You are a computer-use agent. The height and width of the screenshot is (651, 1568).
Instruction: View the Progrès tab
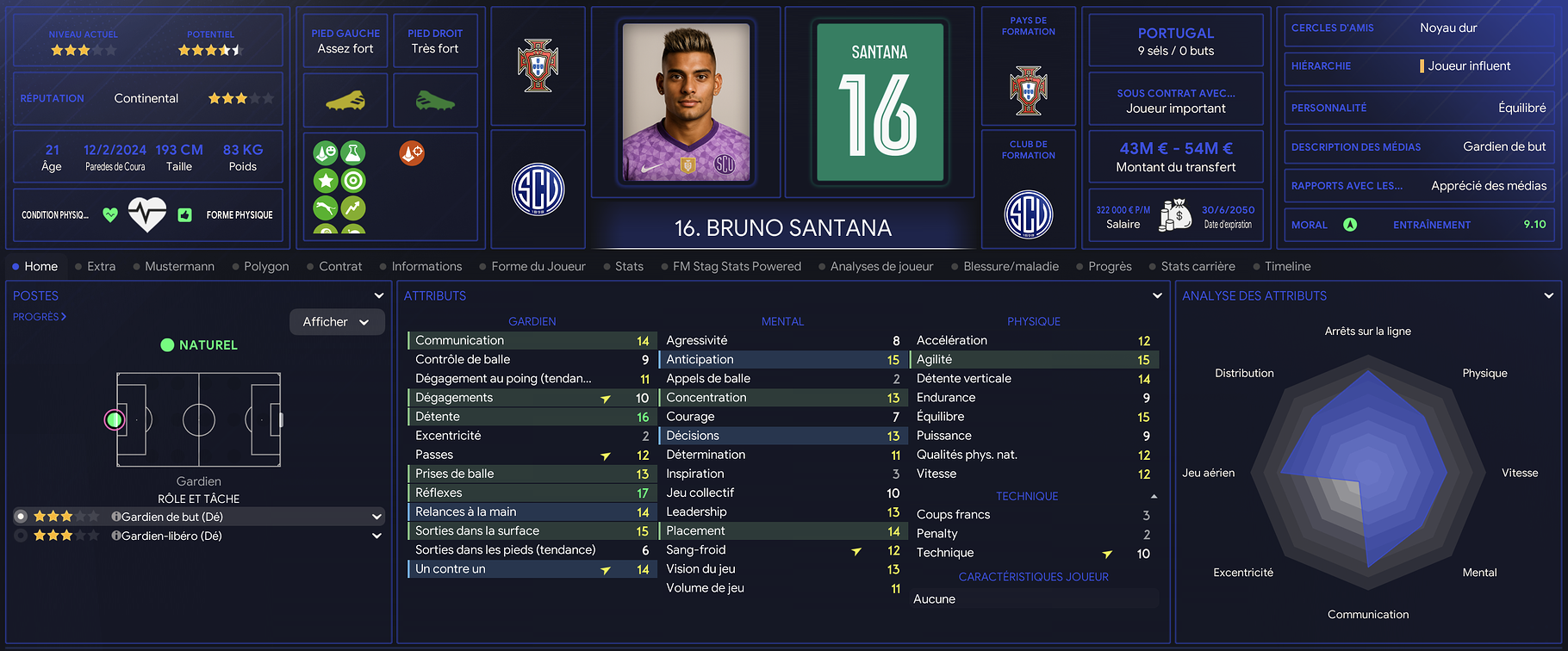[x=1110, y=267]
